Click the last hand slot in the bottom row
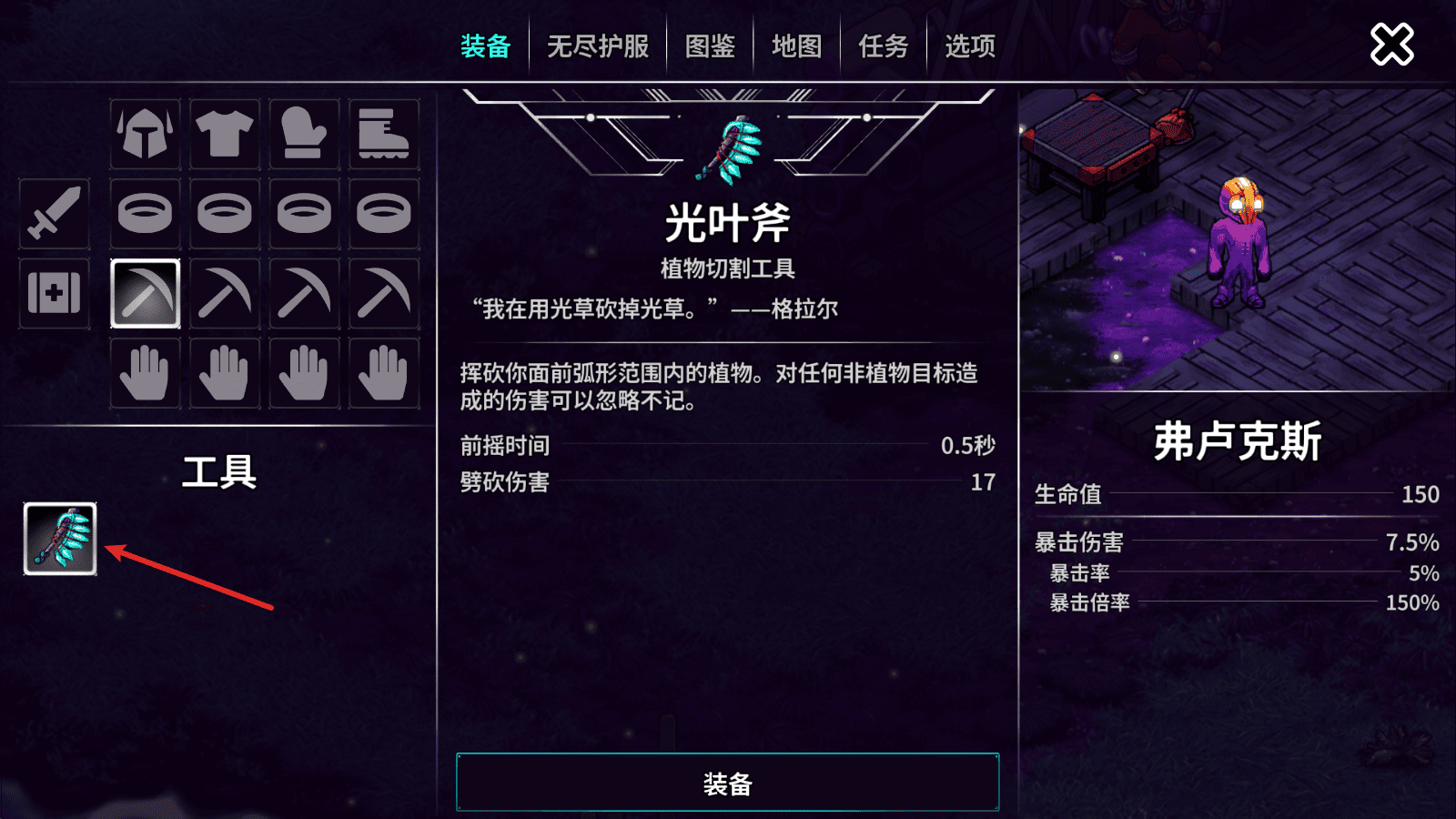This screenshot has width=1456, height=819. tap(384, 373)
